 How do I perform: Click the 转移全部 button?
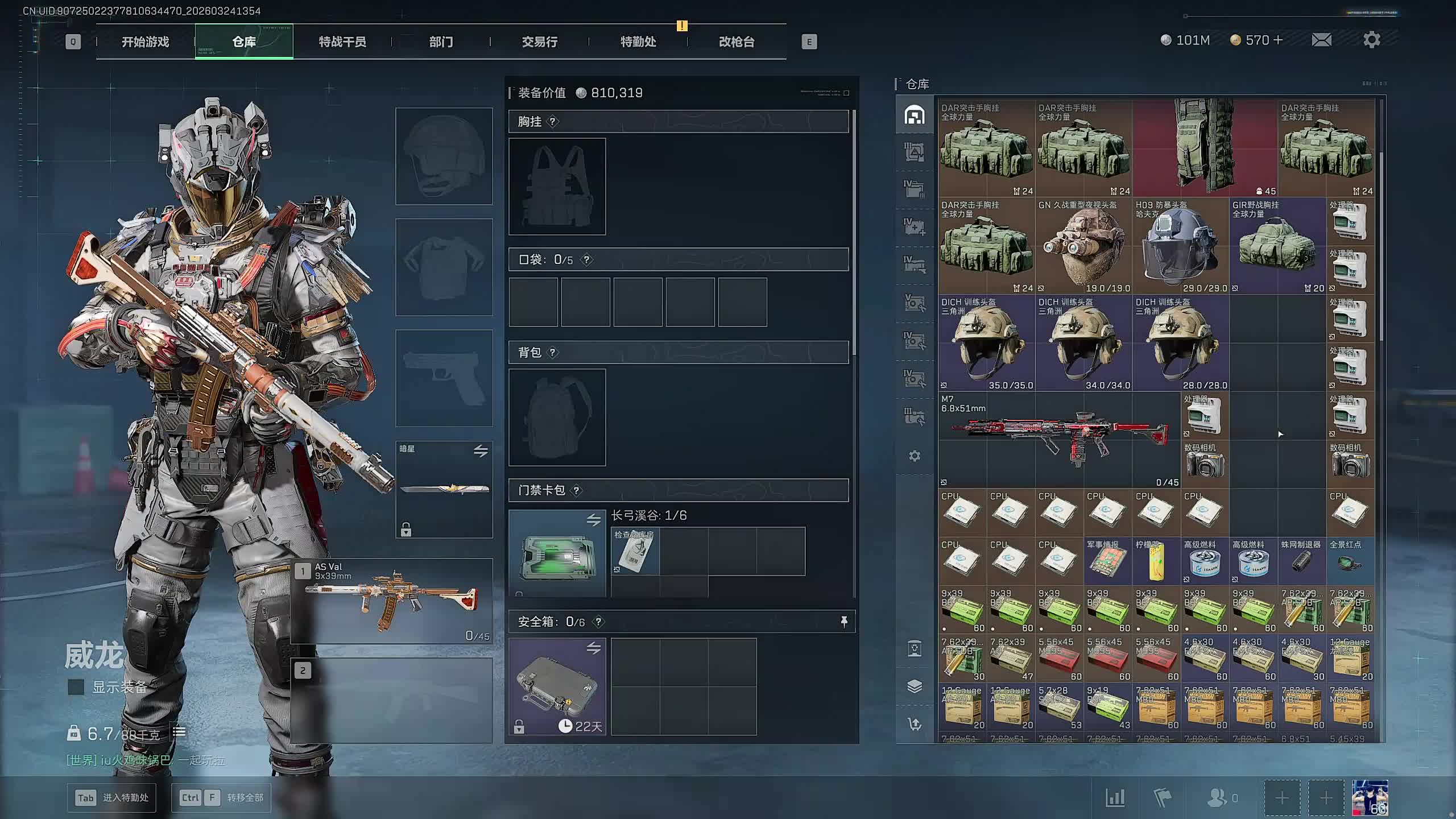[221, 797]
